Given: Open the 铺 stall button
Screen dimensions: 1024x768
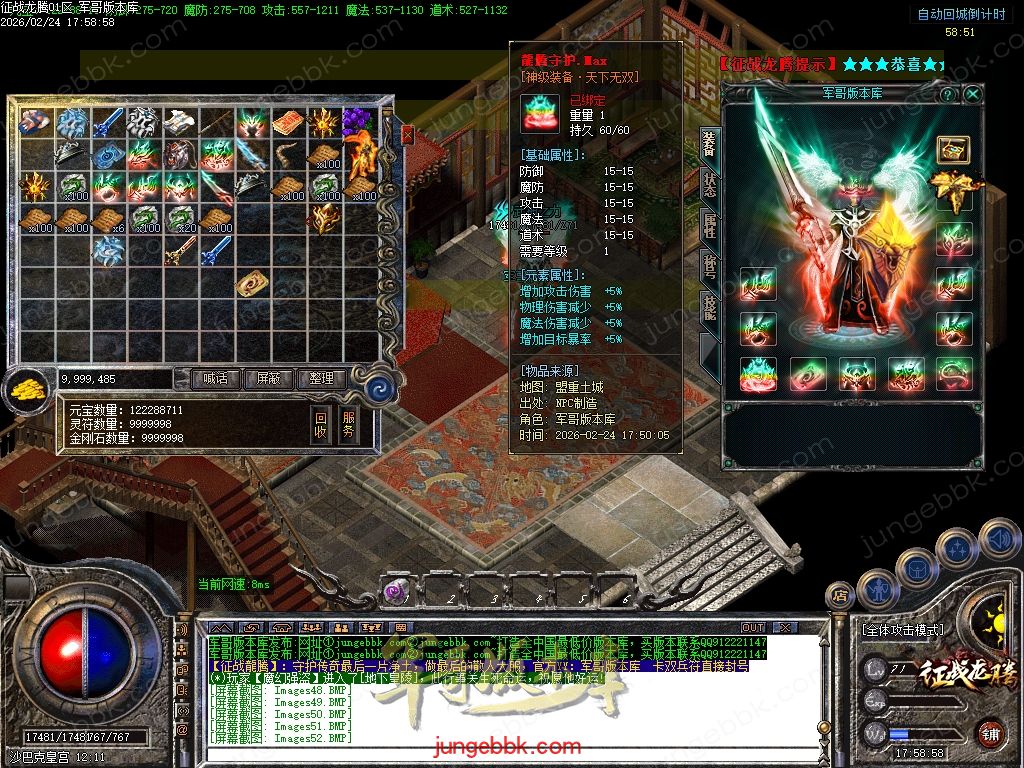Looking at the screenshot, I should click(x=991, y=734).
